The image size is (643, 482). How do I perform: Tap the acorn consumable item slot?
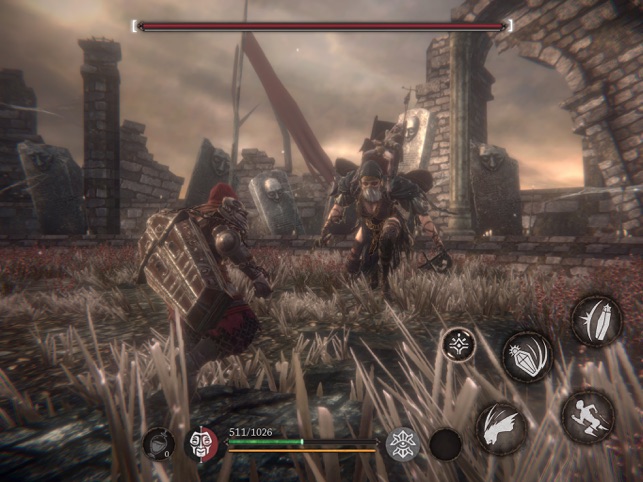click(158, 443)
